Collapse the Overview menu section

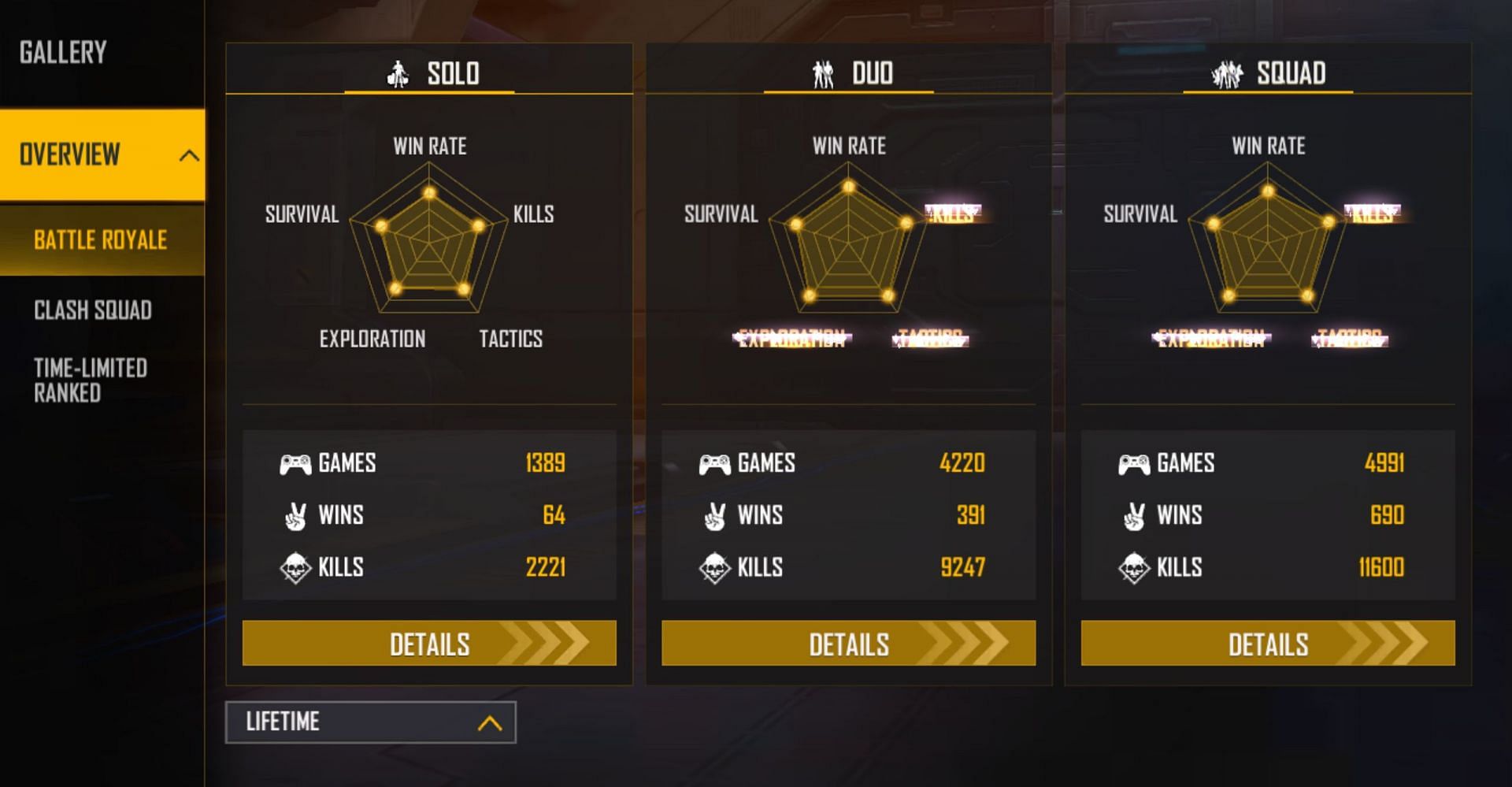pos(188,155)
